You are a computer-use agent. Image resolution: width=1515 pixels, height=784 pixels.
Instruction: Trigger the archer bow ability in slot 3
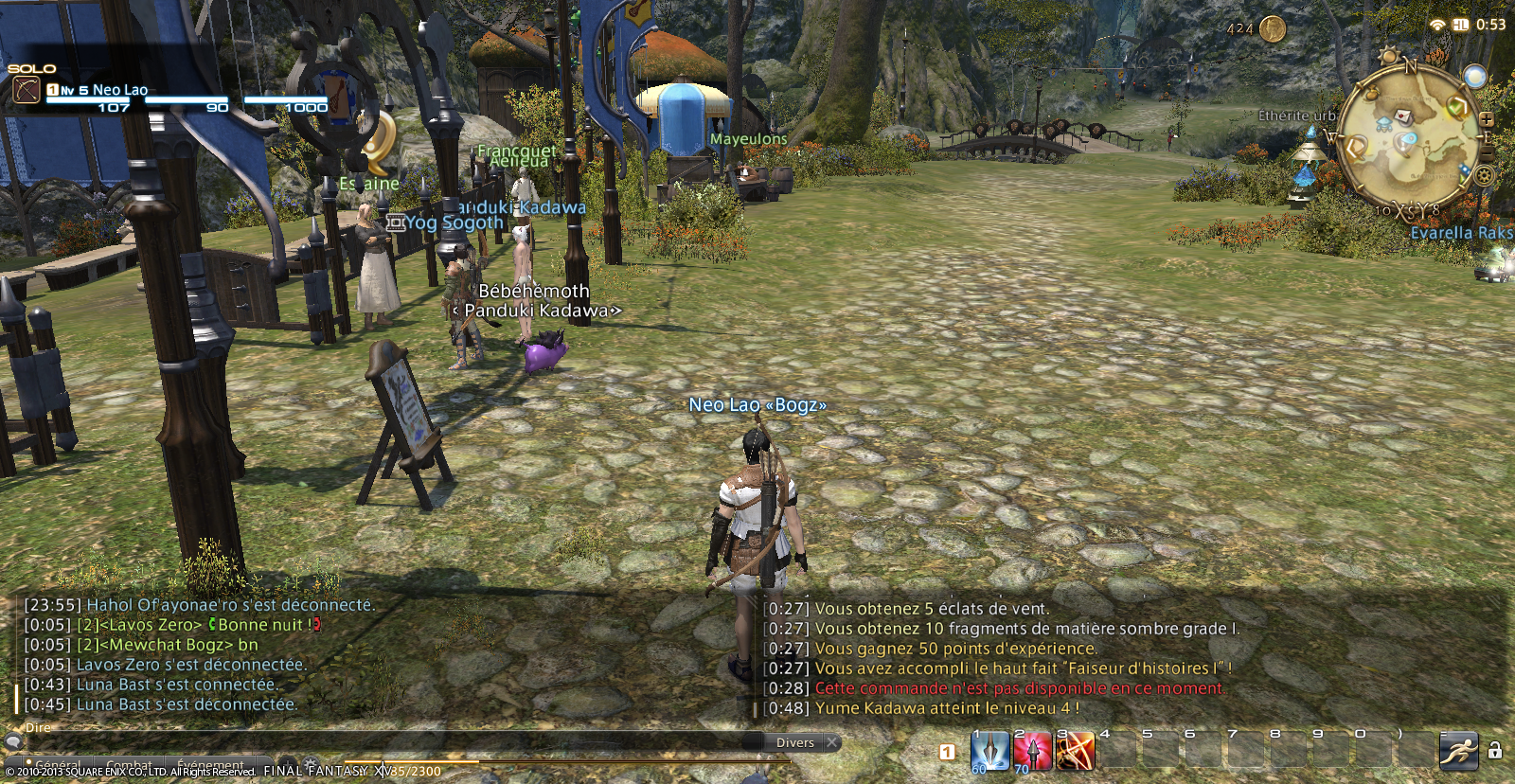point(1075,752)
